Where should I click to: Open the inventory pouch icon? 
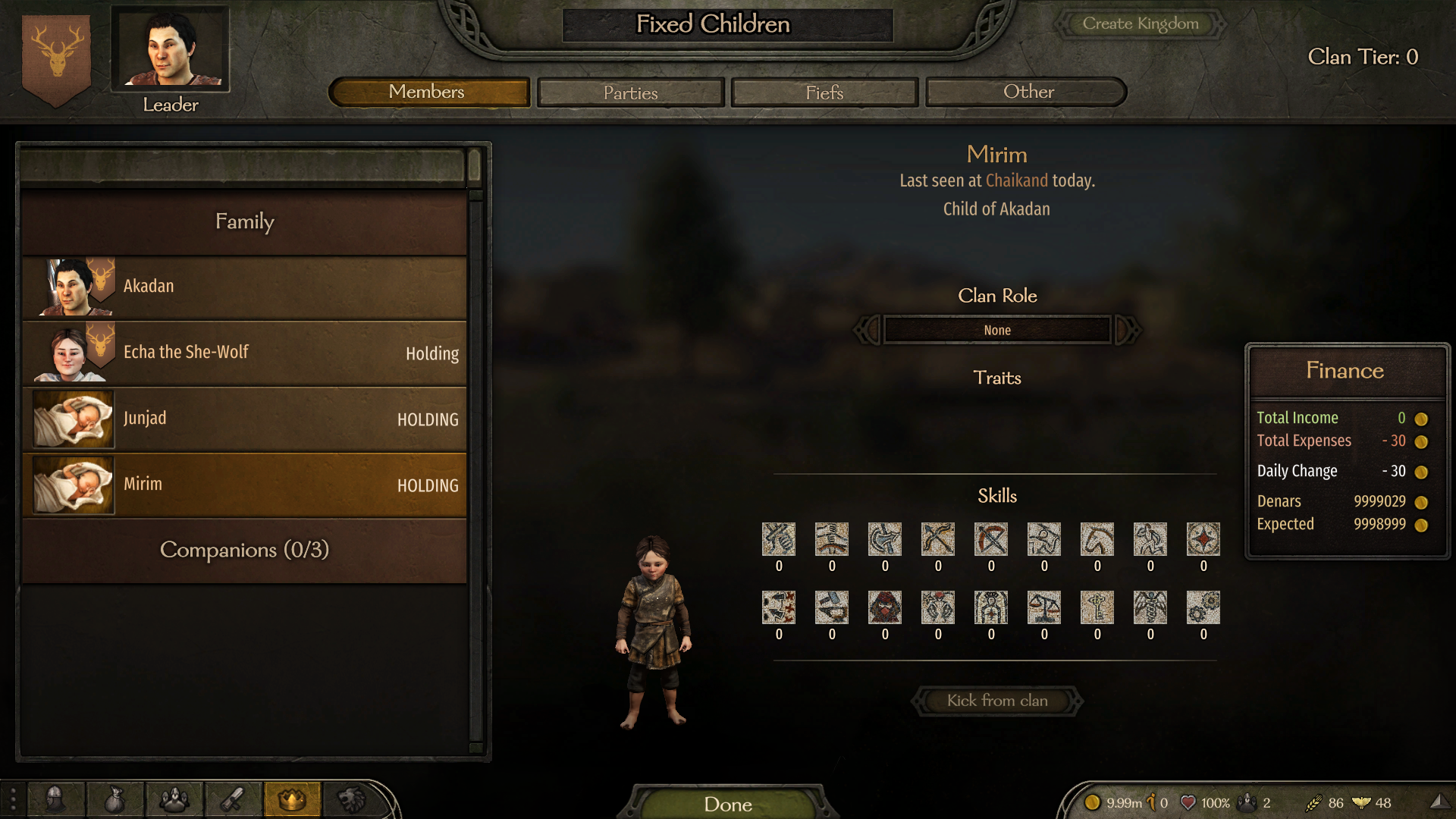(x=114, y=799)
